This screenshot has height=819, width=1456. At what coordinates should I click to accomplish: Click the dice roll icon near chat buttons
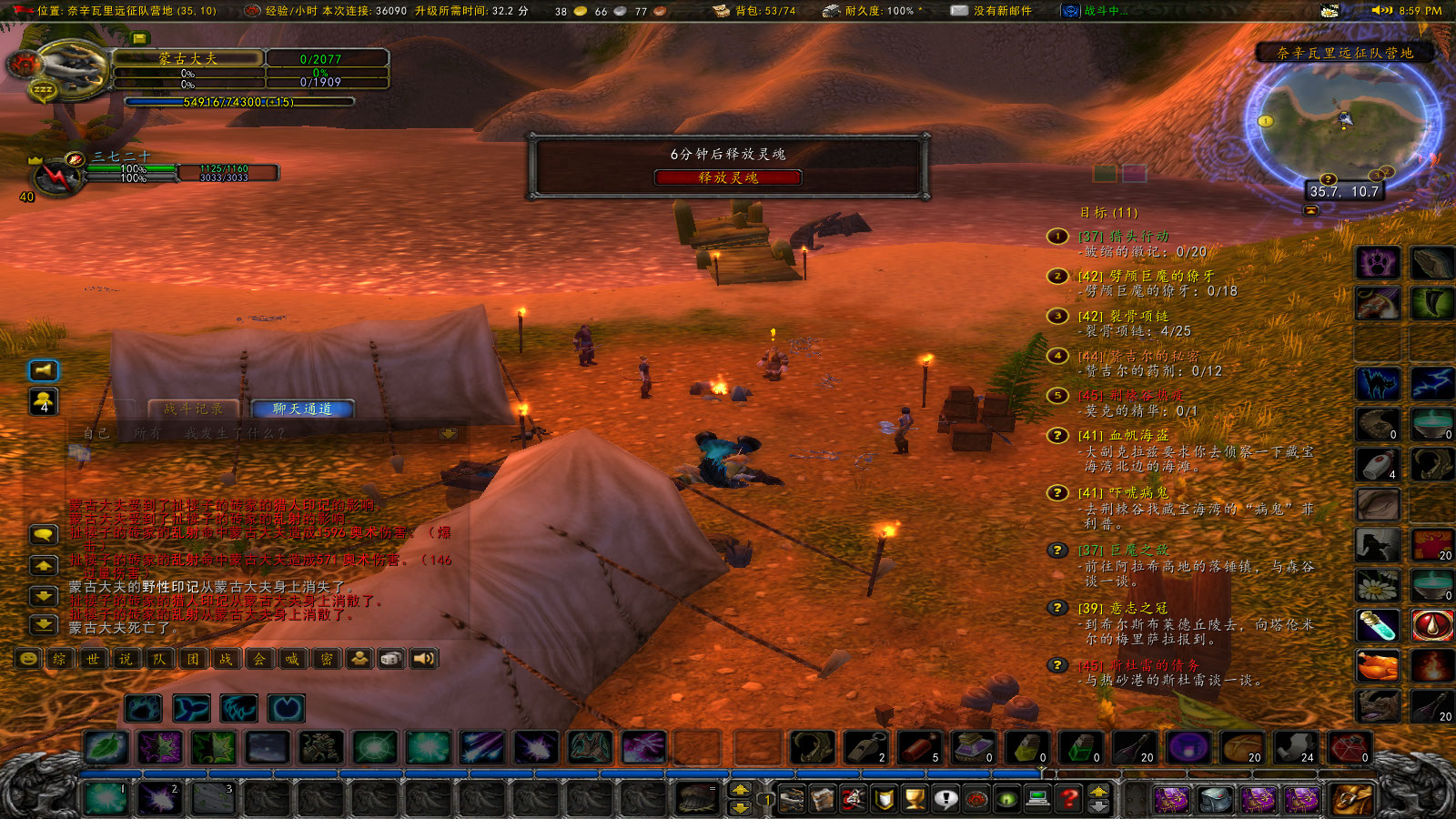click(392, 658)
